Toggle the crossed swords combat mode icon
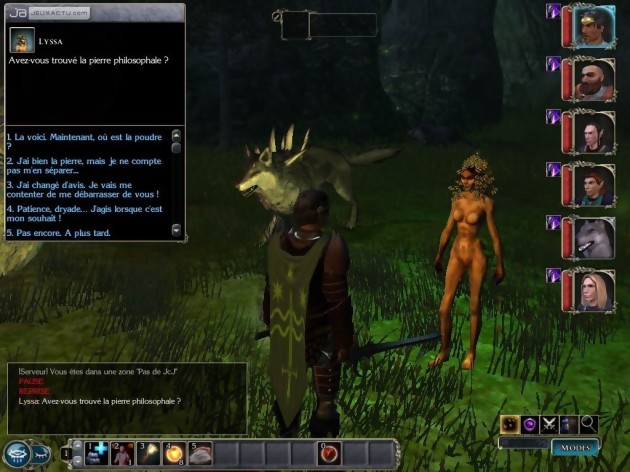Screen dimensions: 630x472 [x=548, y=424]
